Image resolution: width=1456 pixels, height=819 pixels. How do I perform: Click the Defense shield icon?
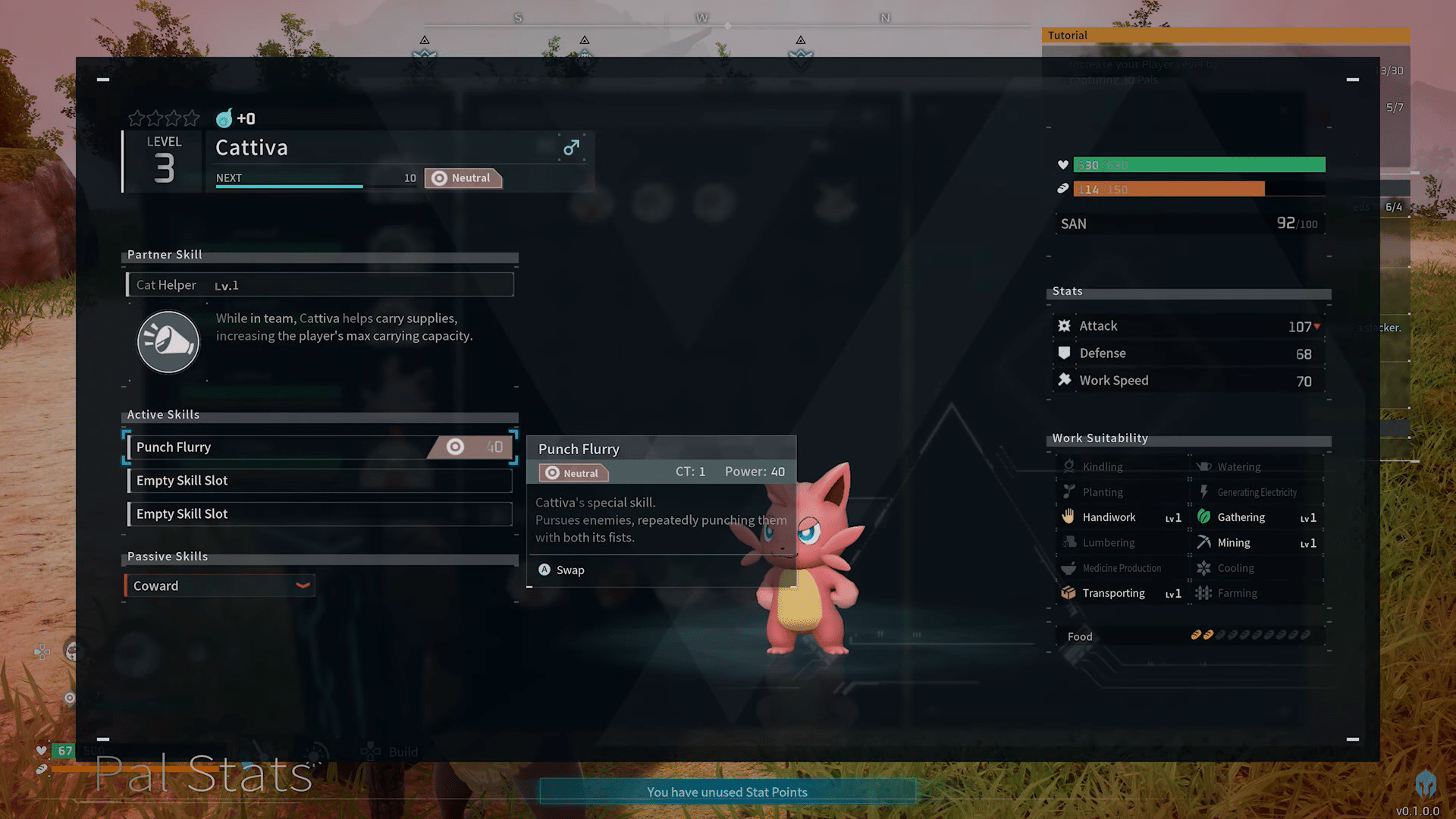tap(1066, 353)
